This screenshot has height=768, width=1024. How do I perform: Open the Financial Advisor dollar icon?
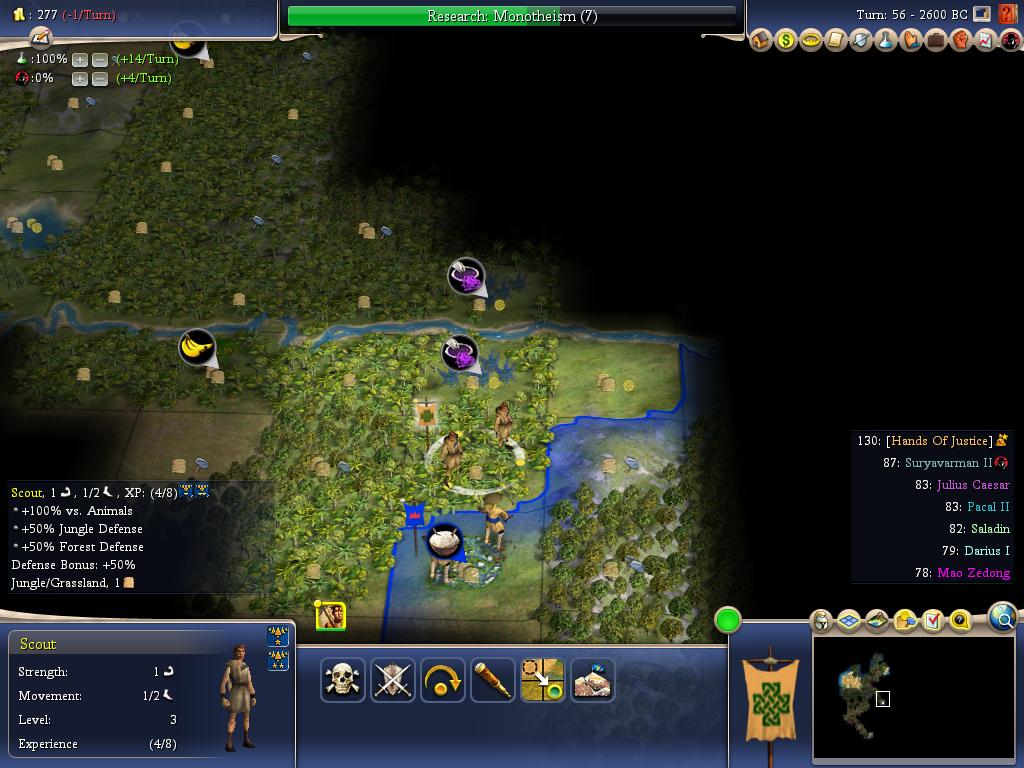(786, 40)
